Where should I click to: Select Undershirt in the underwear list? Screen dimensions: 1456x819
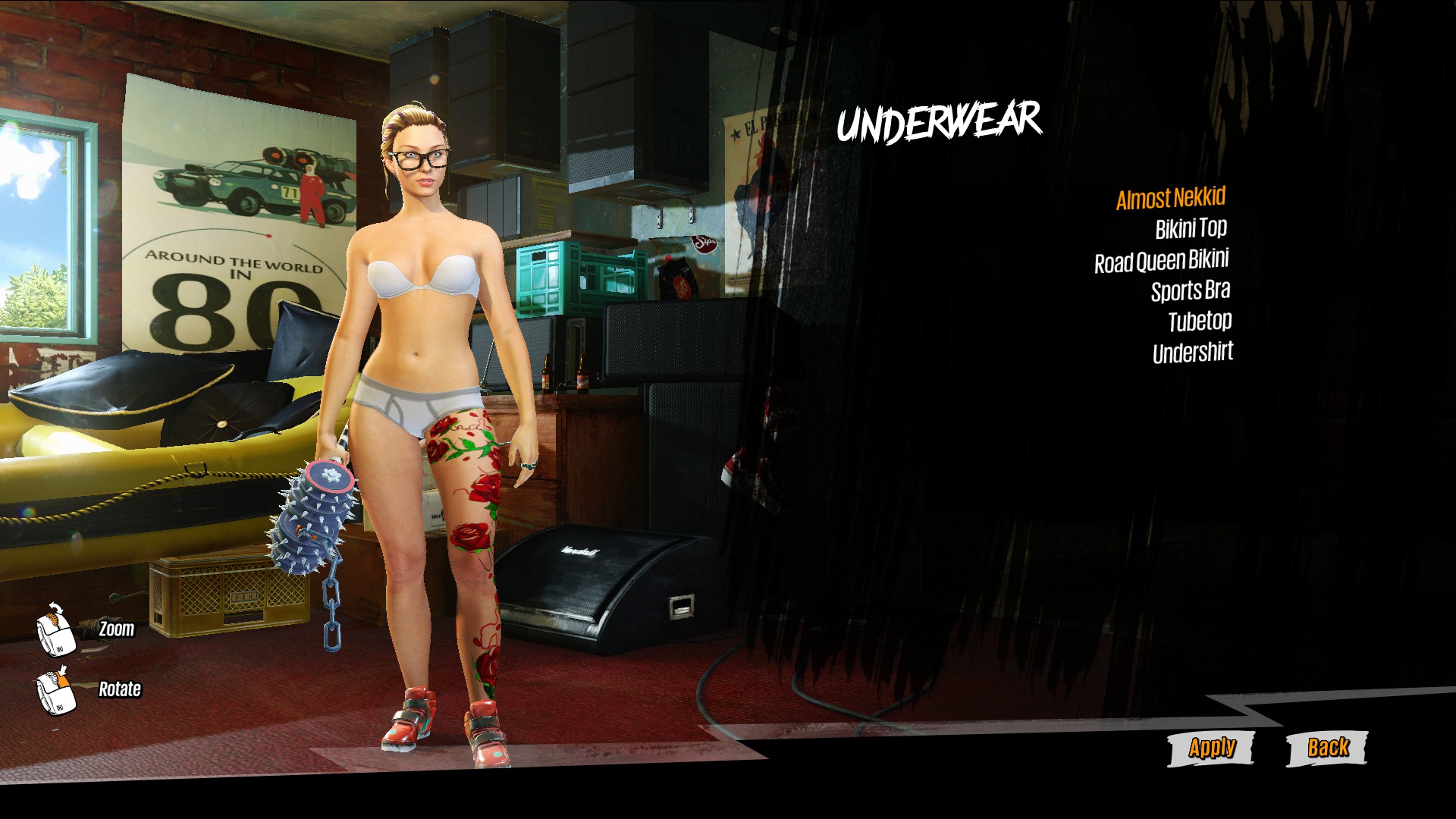click(x=1192, y=353)
